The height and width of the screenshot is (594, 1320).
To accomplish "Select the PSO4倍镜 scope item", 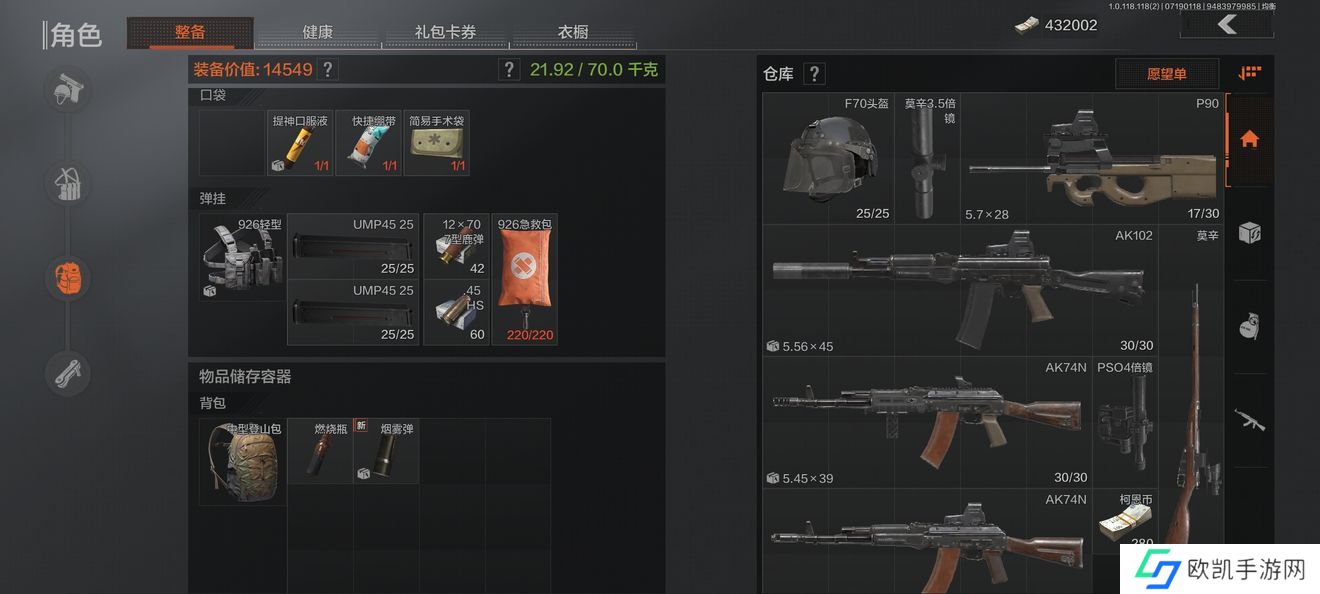I will point(1124,421).
